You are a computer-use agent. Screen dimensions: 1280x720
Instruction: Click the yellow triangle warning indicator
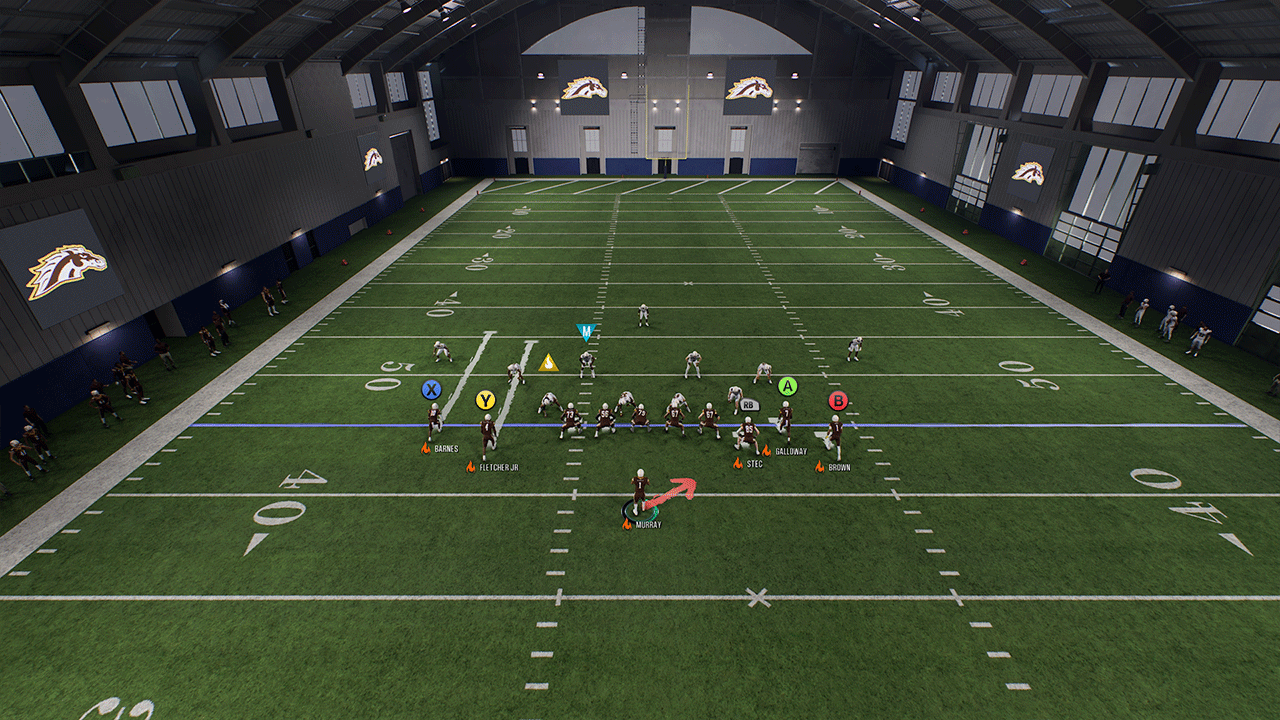tap(548, 363)
